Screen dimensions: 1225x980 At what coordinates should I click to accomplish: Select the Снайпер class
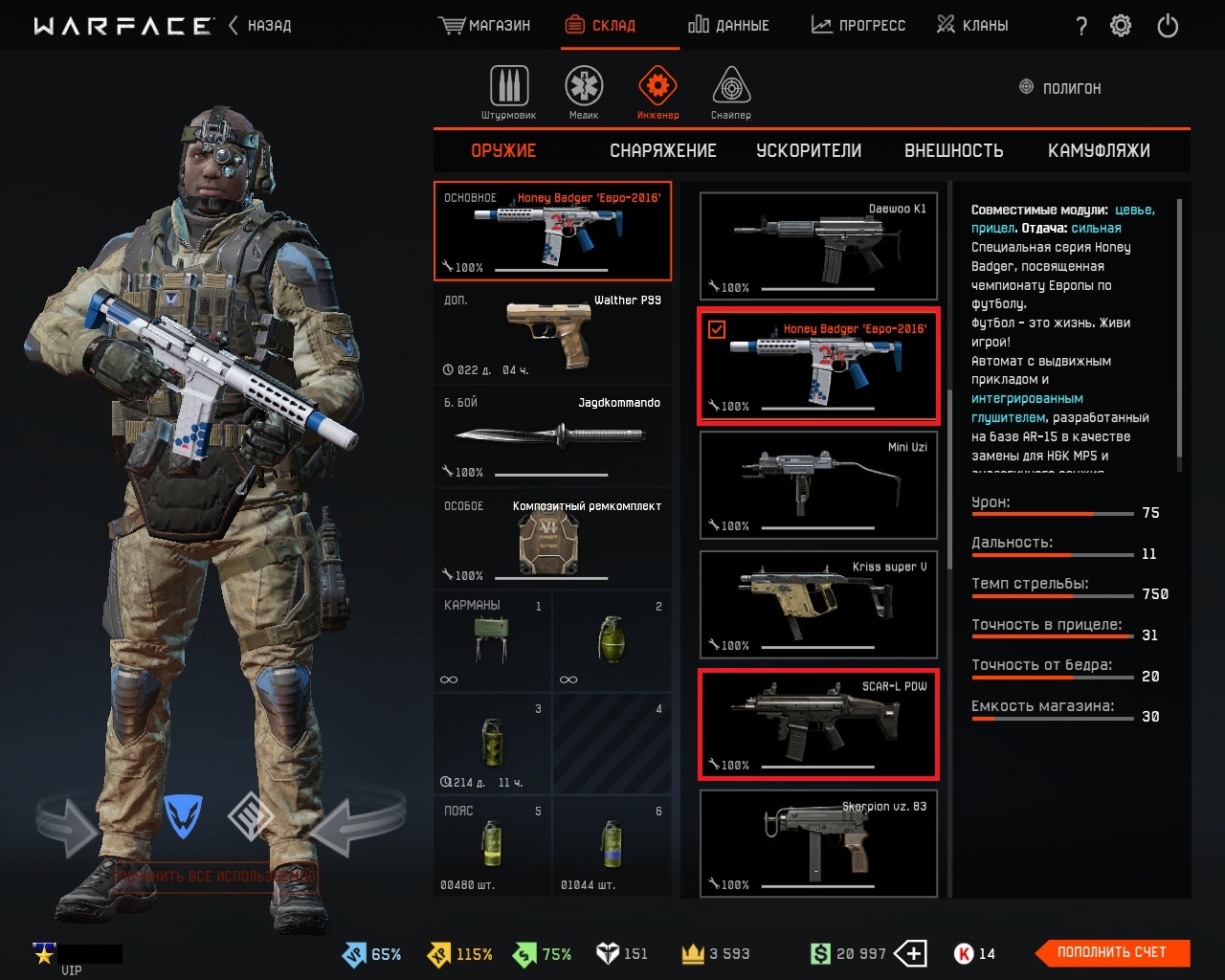click(x=731, y=93)
